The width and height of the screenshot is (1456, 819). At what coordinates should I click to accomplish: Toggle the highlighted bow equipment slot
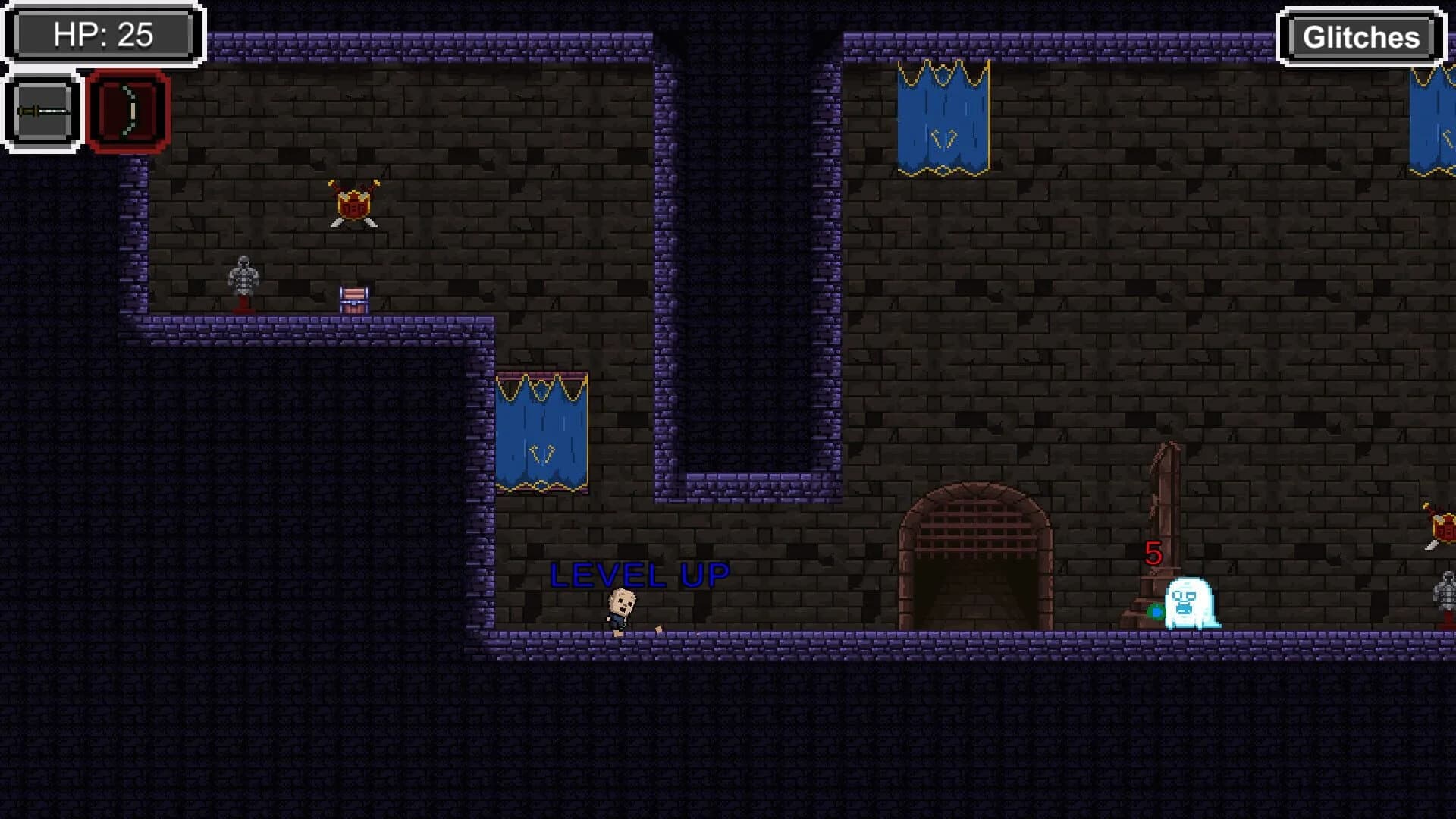click(129, 110)
